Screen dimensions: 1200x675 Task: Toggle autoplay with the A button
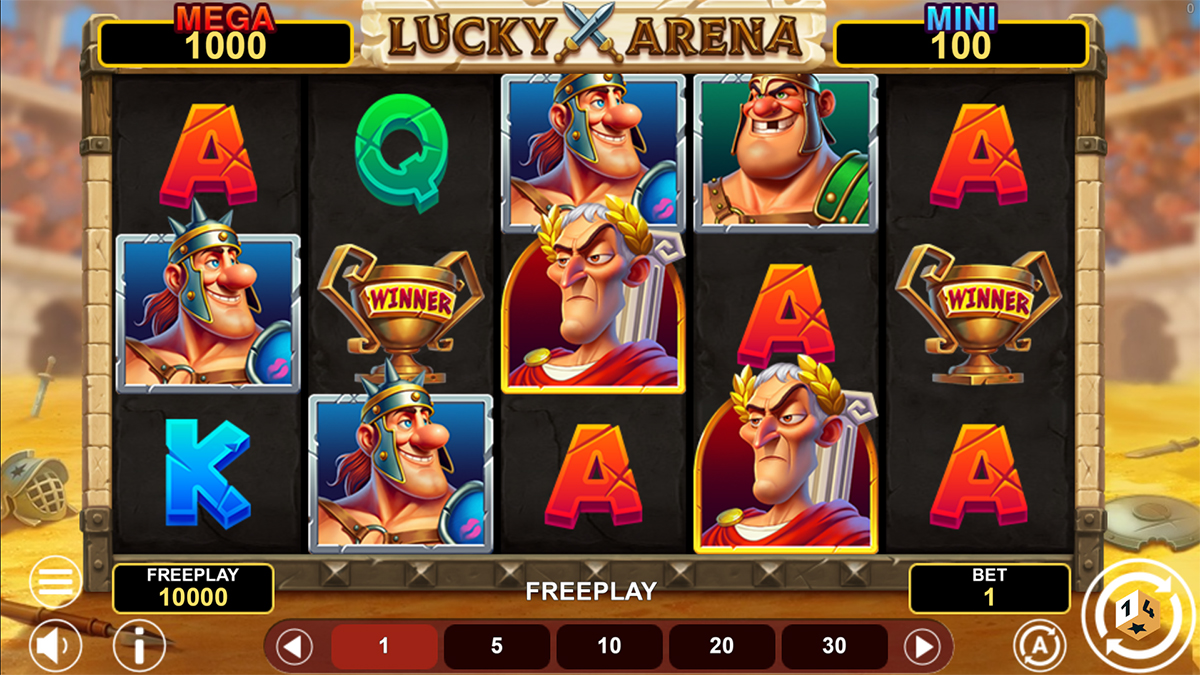(x=1039, y=646)
